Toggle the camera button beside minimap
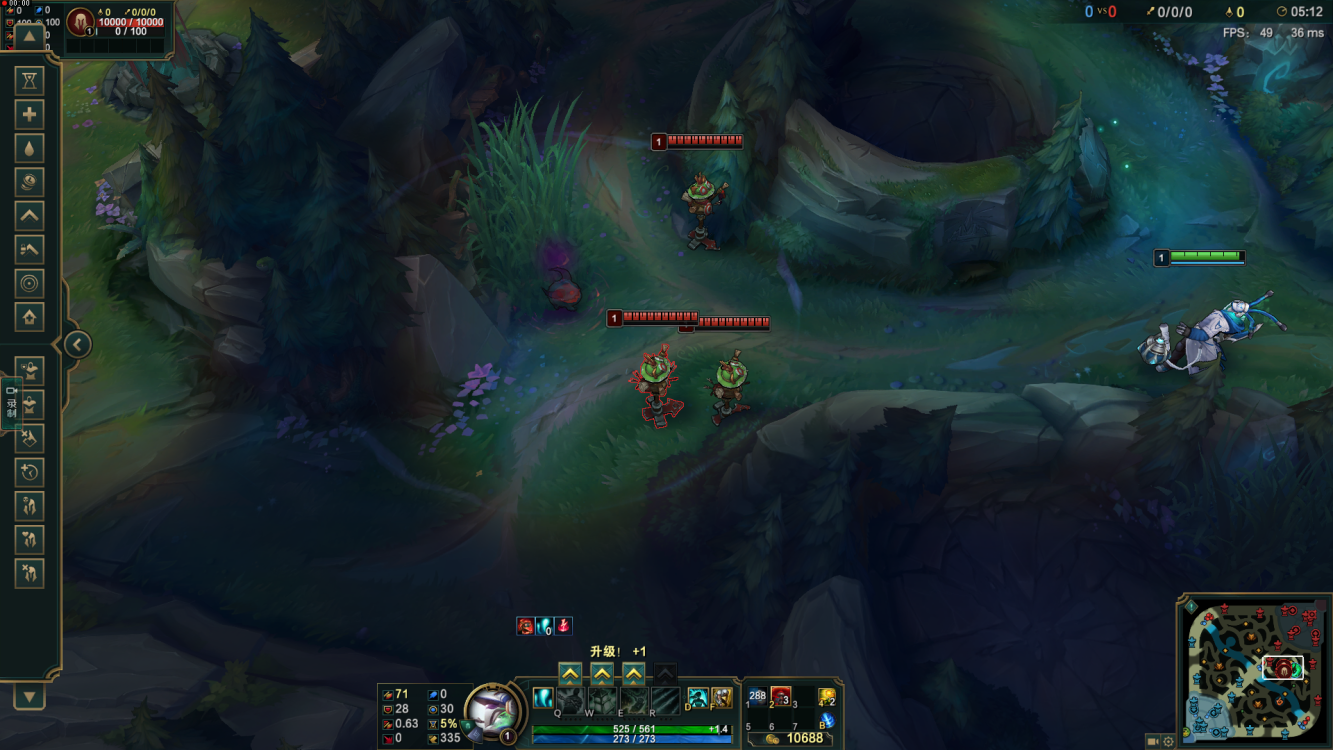This screenshot has width=1333, height=750. (1153, 741)
